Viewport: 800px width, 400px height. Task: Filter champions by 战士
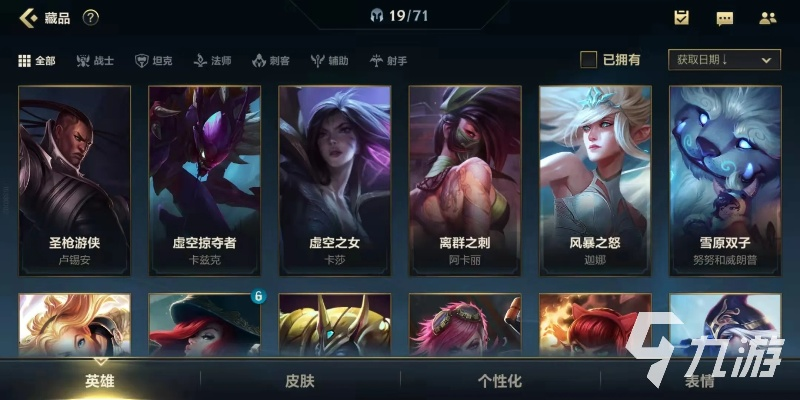(95, 61)
